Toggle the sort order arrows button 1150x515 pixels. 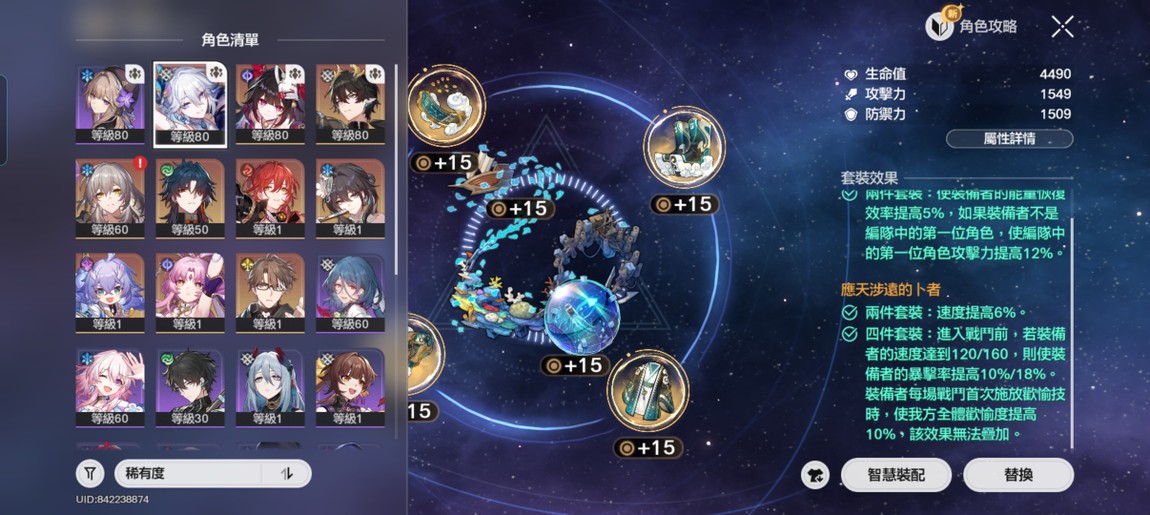click(287, 473)
